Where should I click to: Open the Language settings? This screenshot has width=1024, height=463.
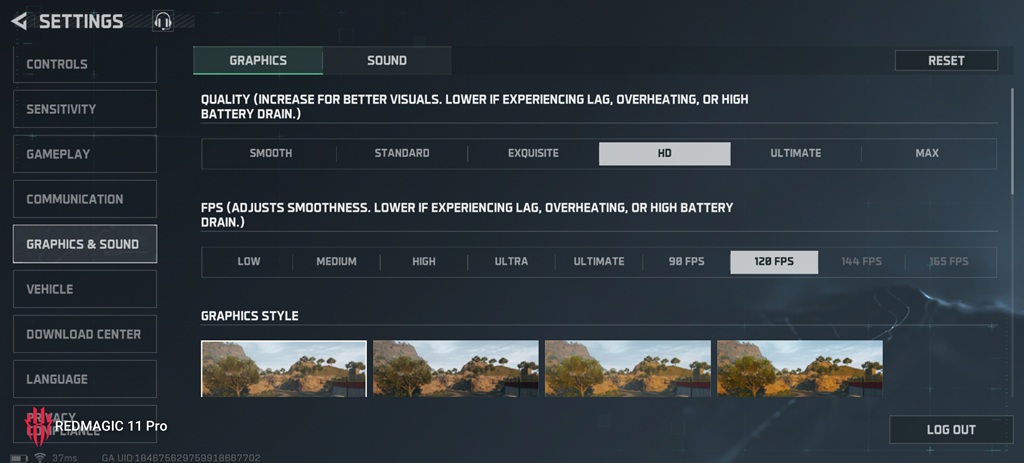coord(84,379)
